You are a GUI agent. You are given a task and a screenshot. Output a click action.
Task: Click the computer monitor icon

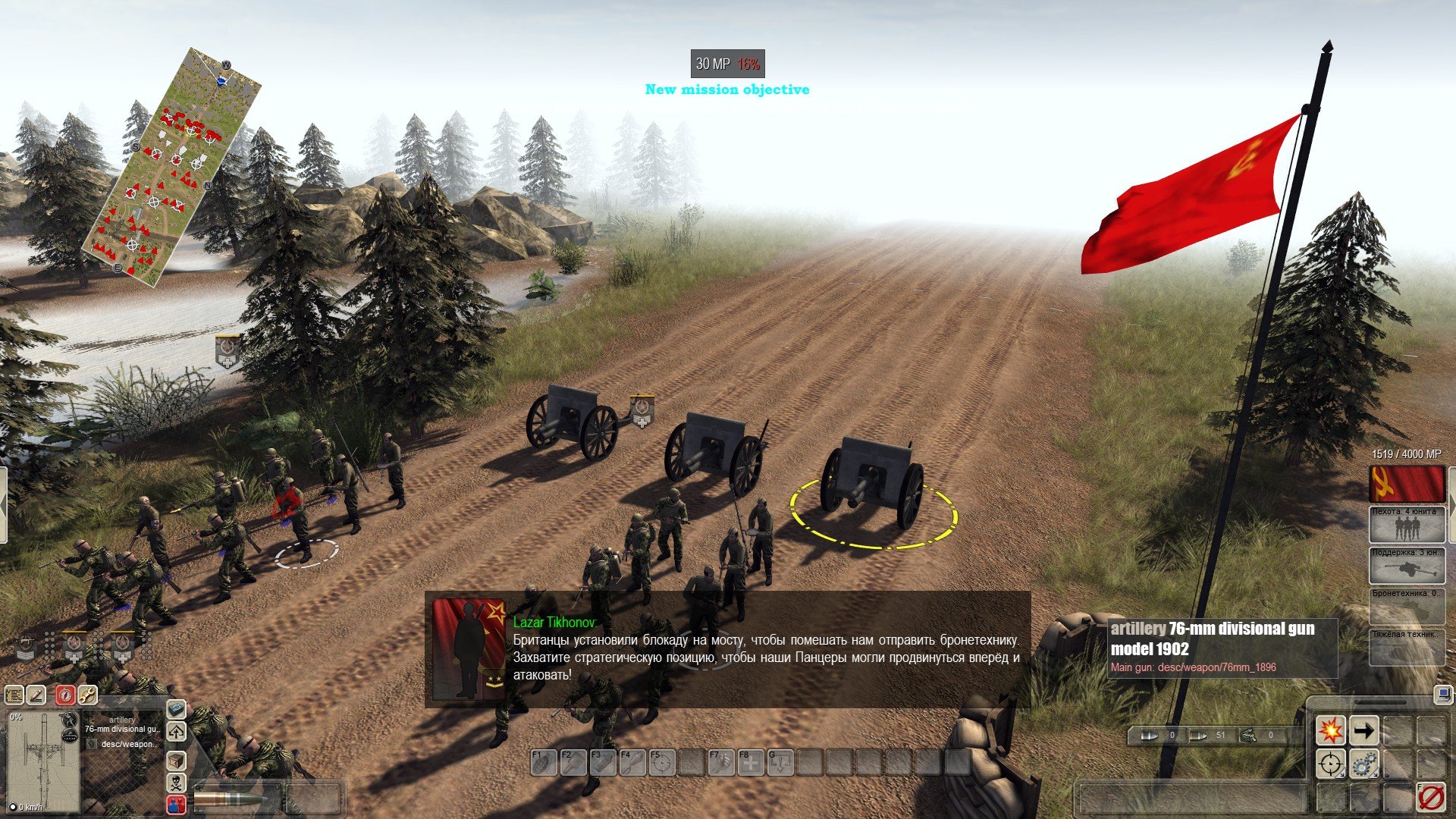click(x=1442, y=693)
